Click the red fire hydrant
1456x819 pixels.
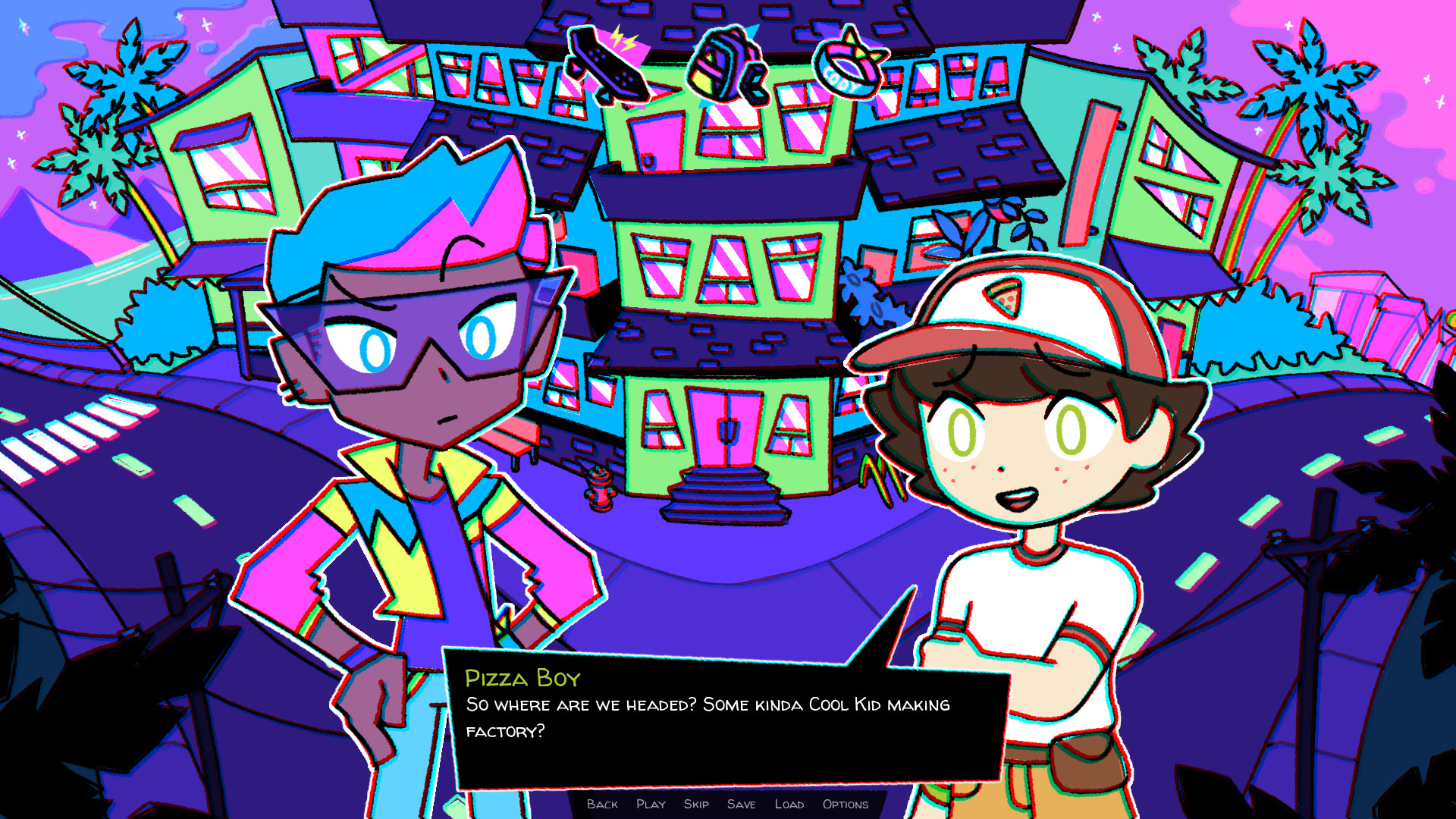click(600, 489)
